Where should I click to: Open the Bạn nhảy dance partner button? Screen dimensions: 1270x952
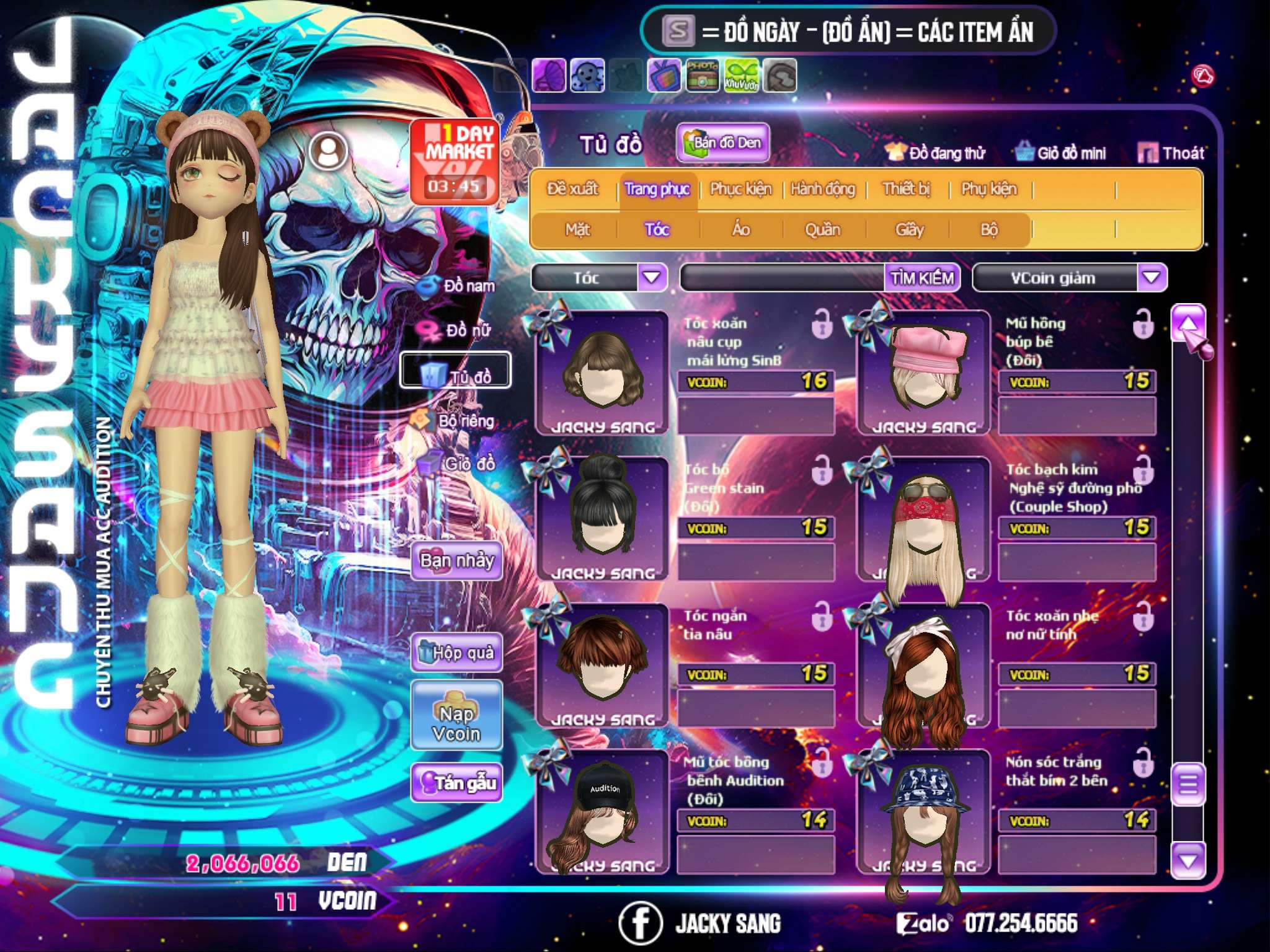click(457, 561)
